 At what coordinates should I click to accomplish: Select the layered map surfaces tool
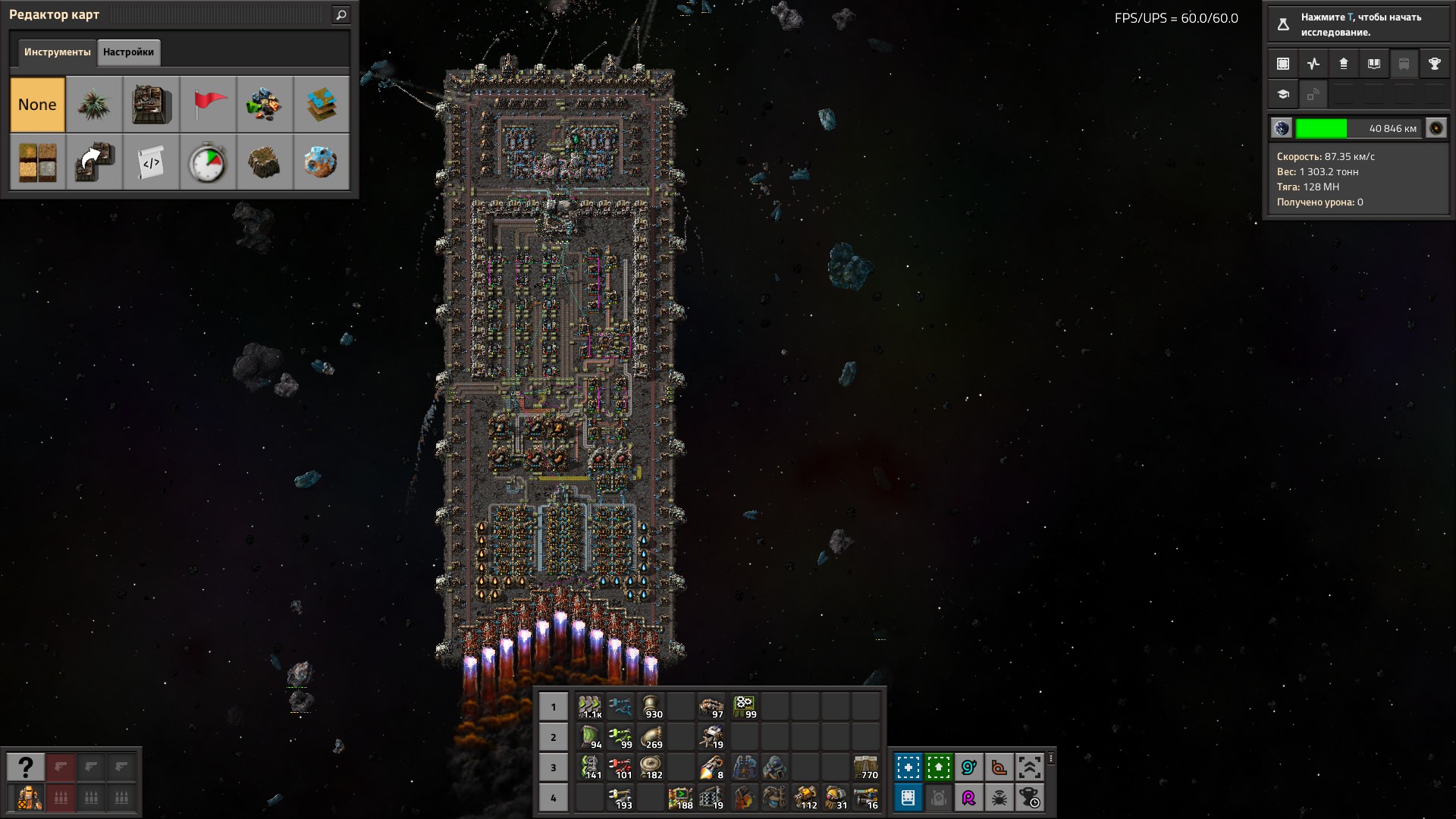pyautogui.click(x=321, y=105)
